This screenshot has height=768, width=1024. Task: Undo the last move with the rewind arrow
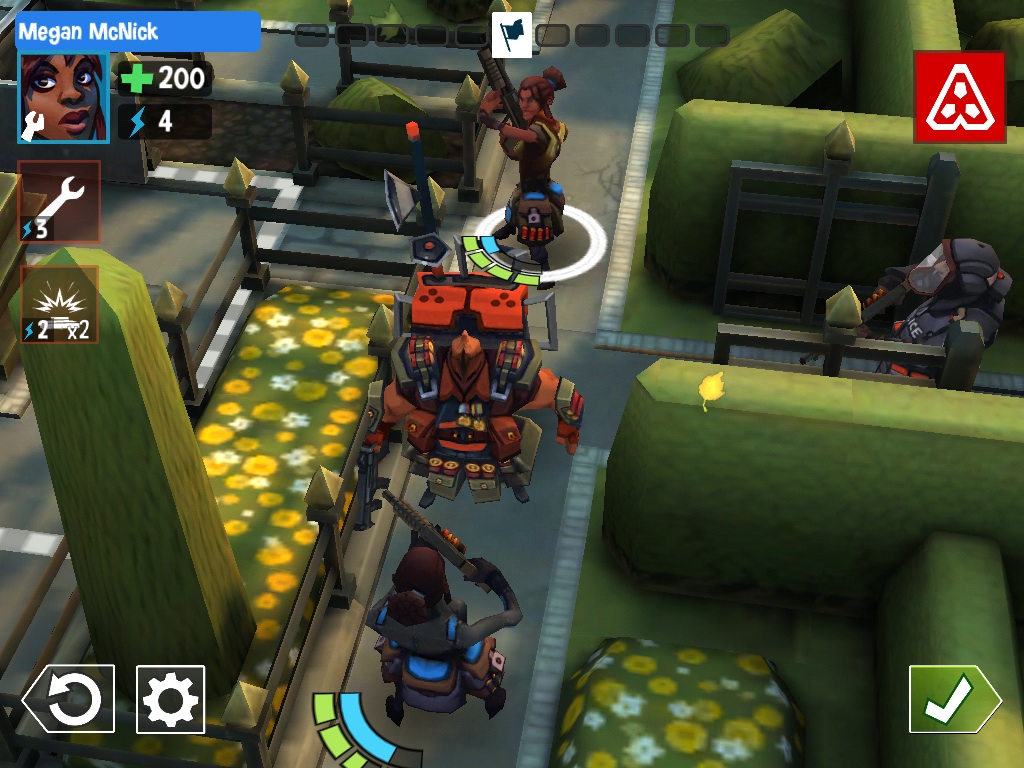pyautogui.click(x=69, y=699)
